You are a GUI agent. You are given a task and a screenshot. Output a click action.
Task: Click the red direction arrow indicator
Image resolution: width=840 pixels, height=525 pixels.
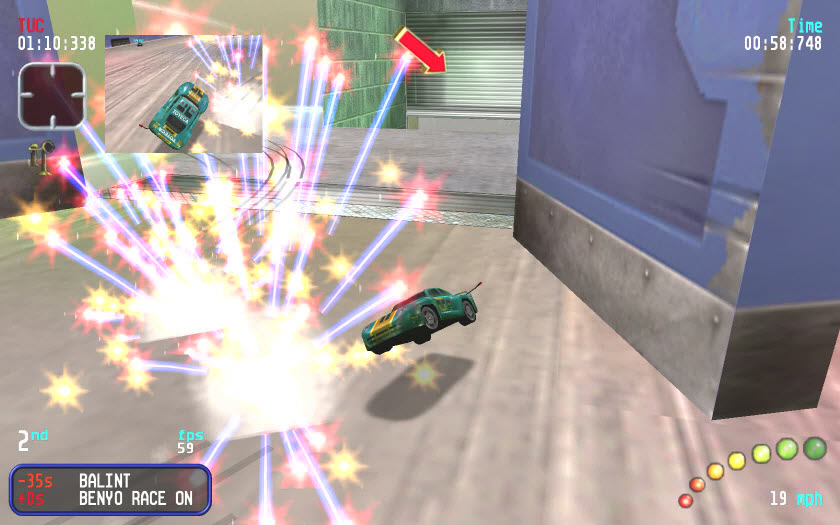[x=420, y=51]
